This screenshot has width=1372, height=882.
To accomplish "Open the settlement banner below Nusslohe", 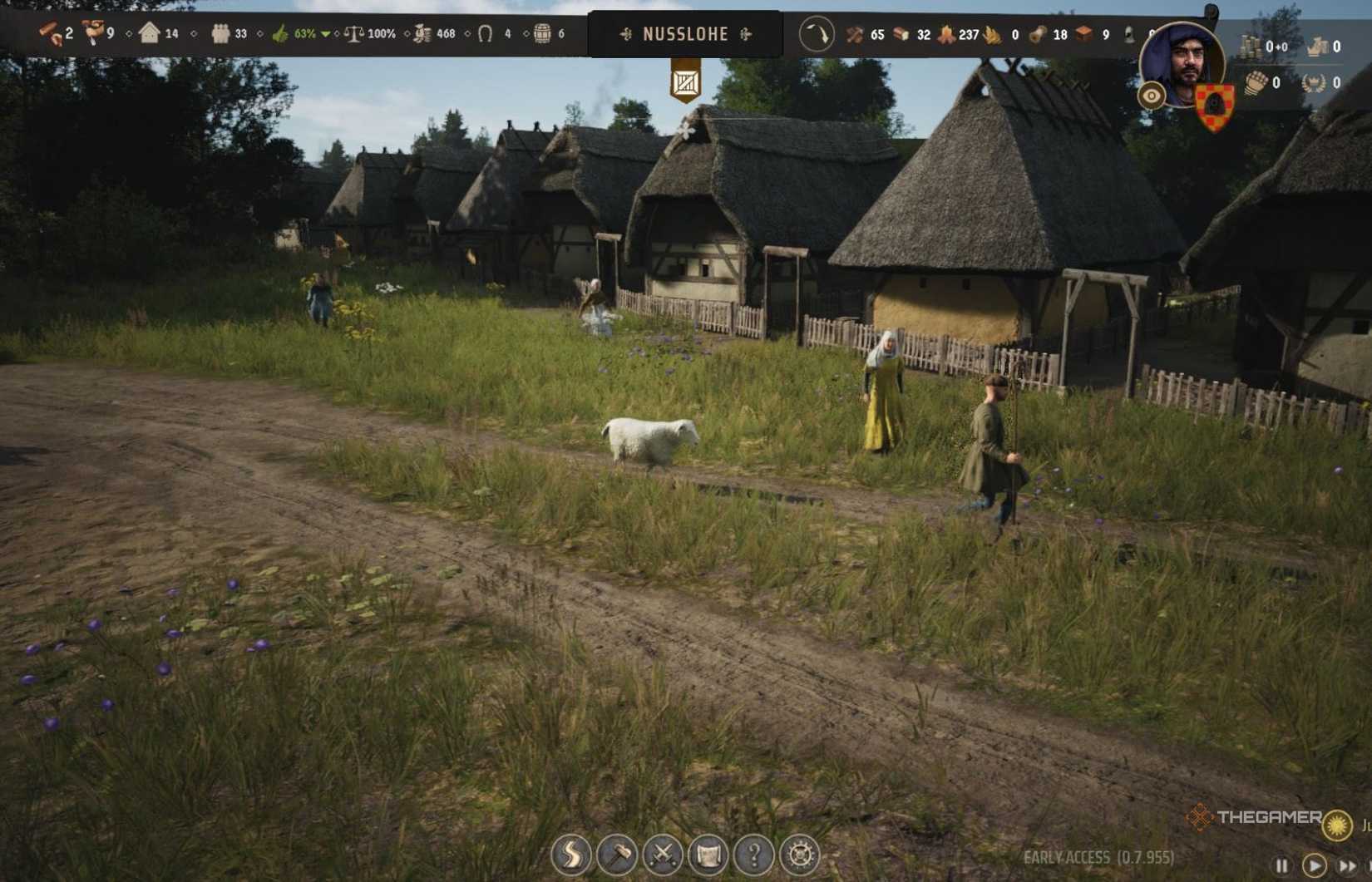I will coord(685,82).
